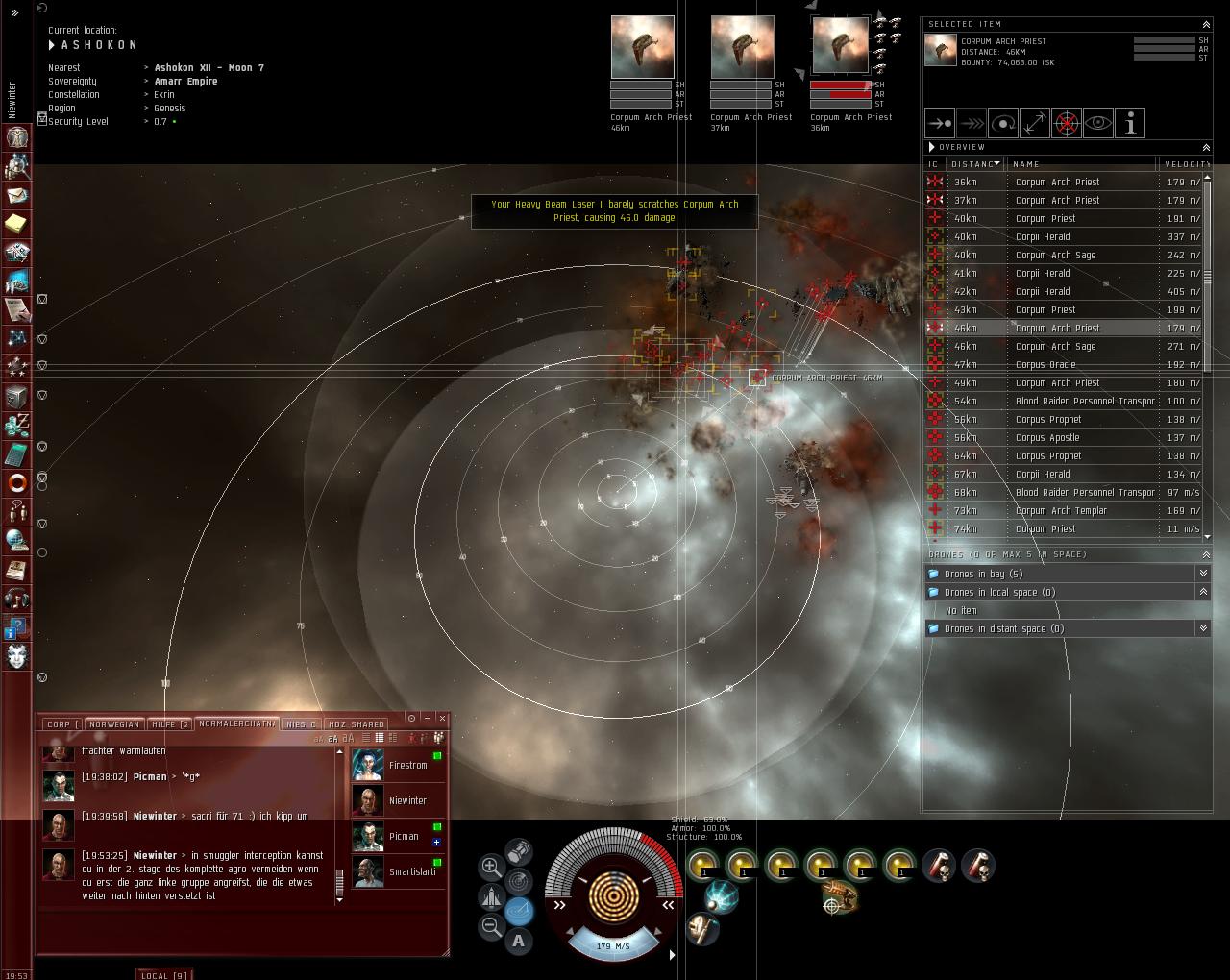This screenshot has width=1230, height=980.
Task: Open the yellow notepad in sidebar
Action: (16, 224)
